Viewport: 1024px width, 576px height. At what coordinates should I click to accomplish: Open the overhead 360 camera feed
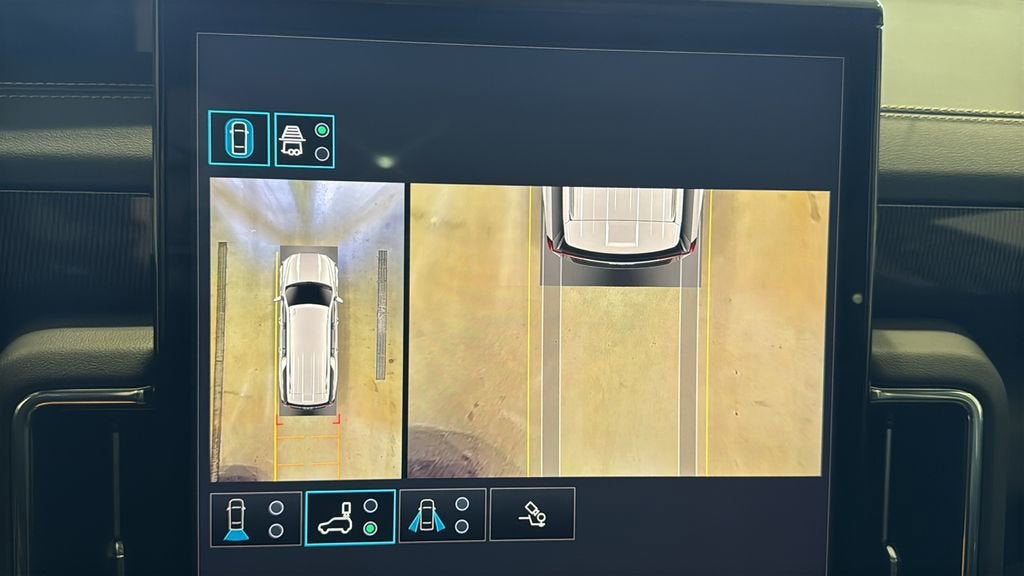coord(307,330)
